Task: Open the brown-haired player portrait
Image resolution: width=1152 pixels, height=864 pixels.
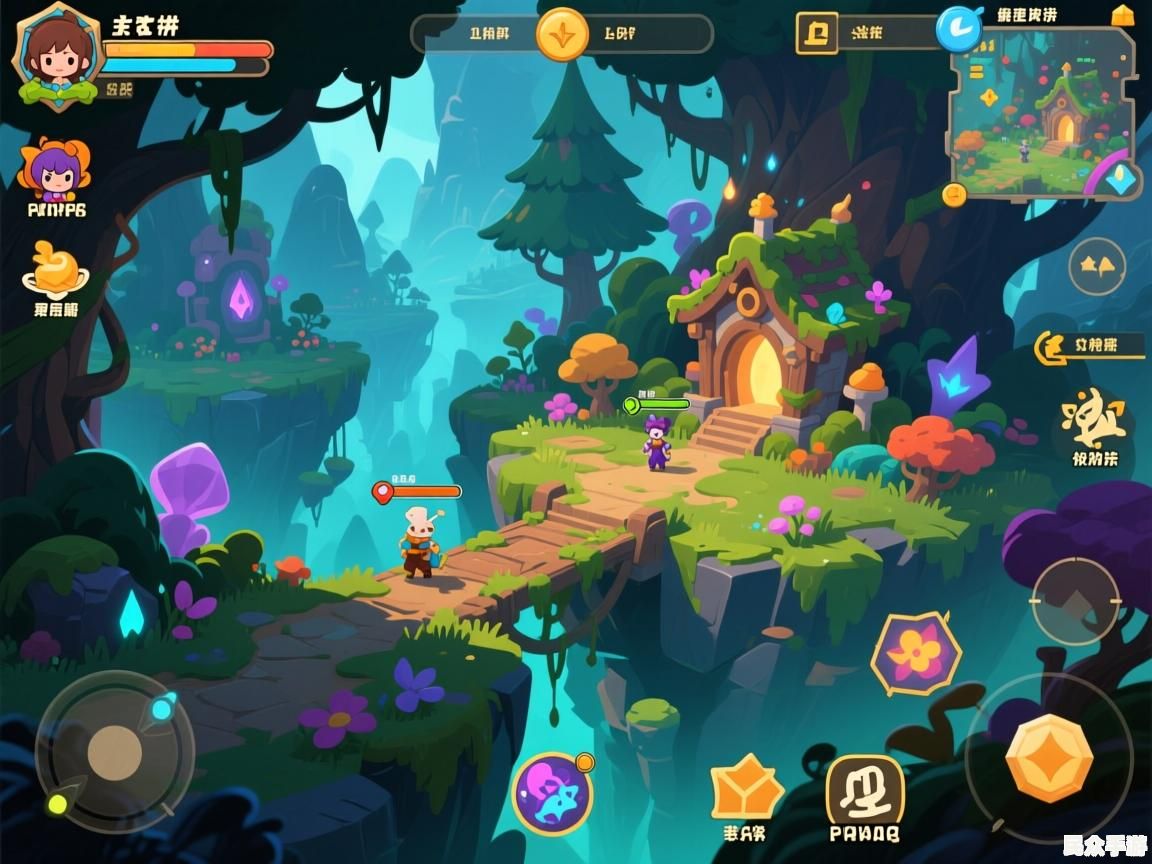Action: click(x=57, y=51)
